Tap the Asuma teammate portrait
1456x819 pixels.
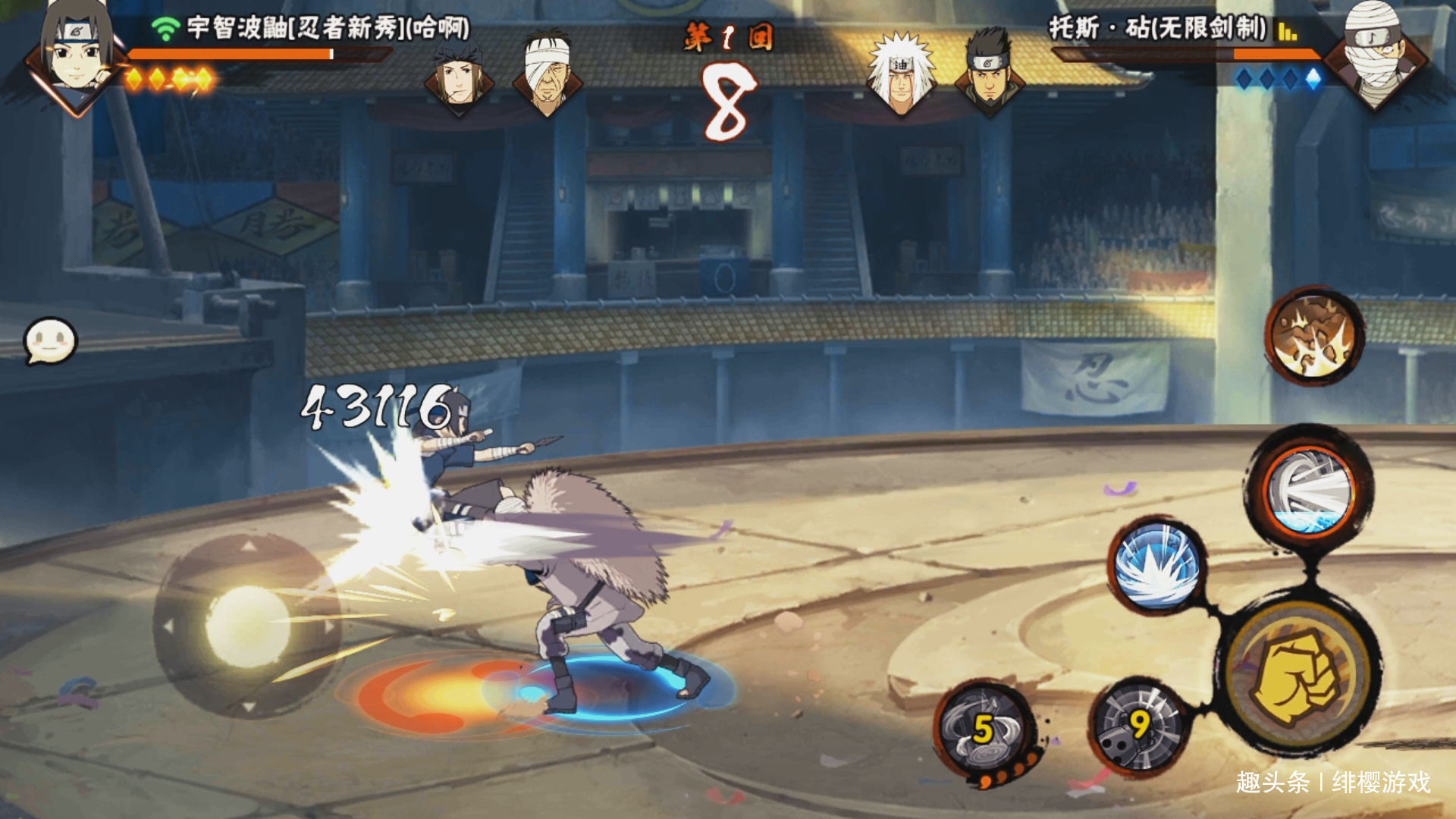click(989, 72)
